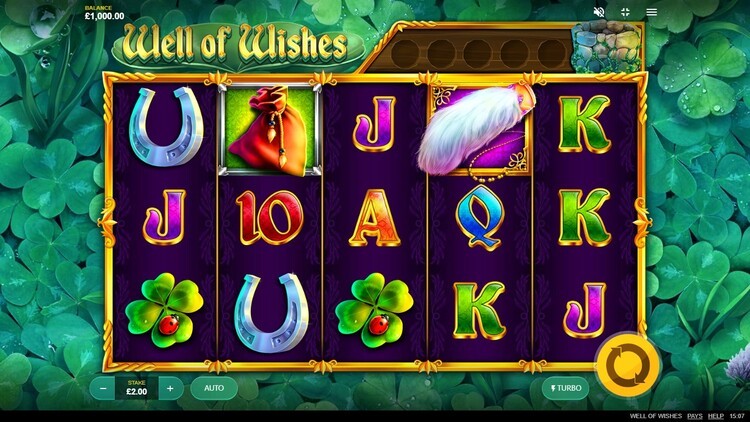Enable Turbo spin mode
This screenshot has height=422, width=750.
pos(565,388)
